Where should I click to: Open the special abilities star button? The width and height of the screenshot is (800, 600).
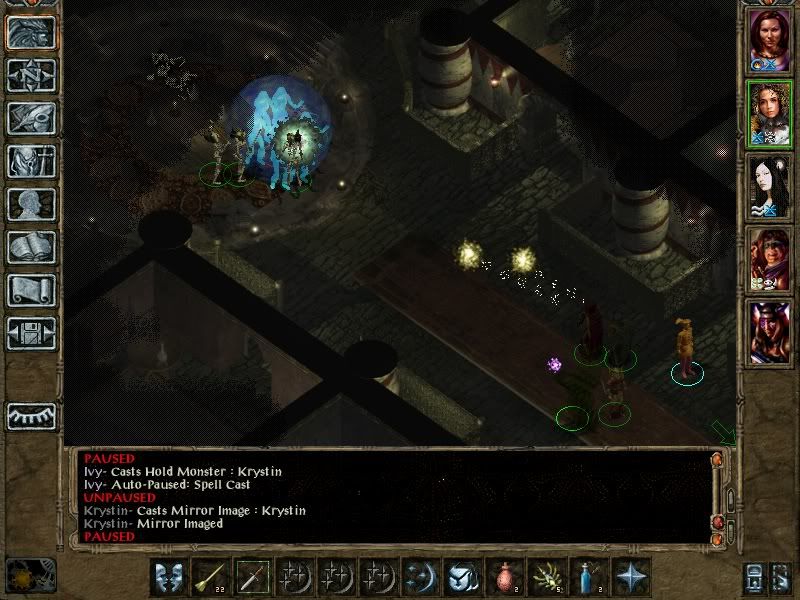click(631, 577)
